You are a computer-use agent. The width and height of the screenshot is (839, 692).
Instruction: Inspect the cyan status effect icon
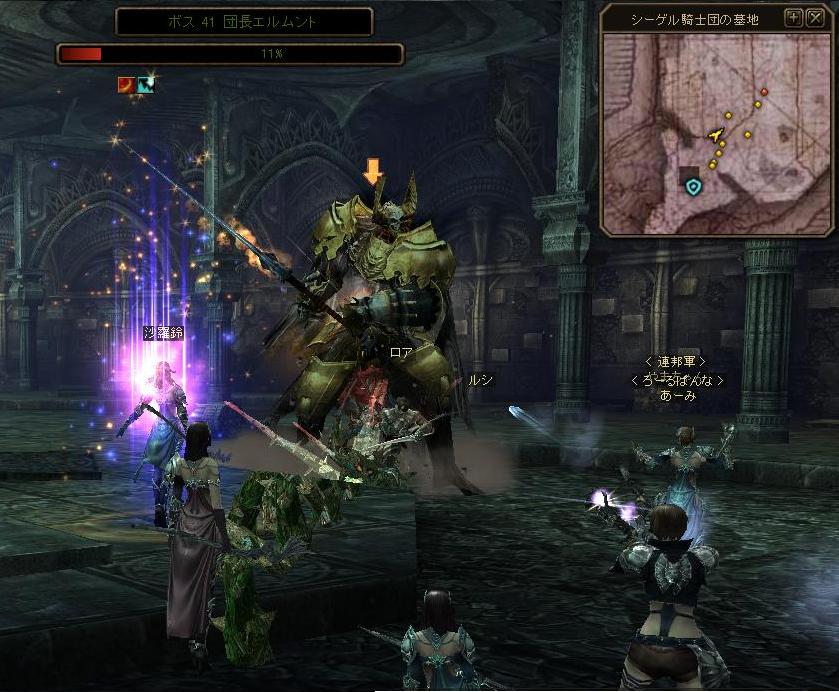point(146,85)
